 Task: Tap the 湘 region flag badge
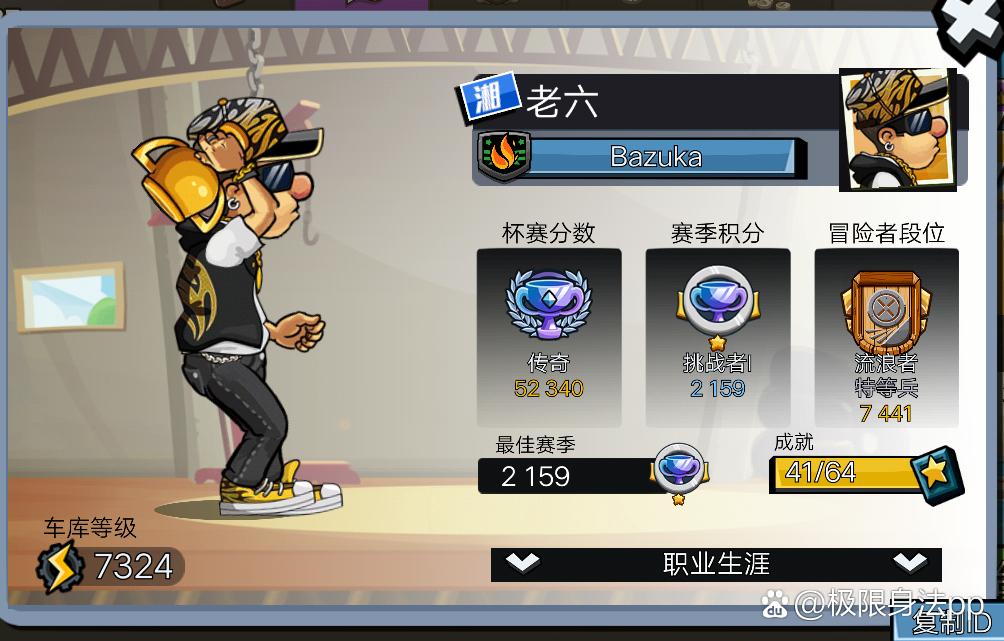click(489, 98)
